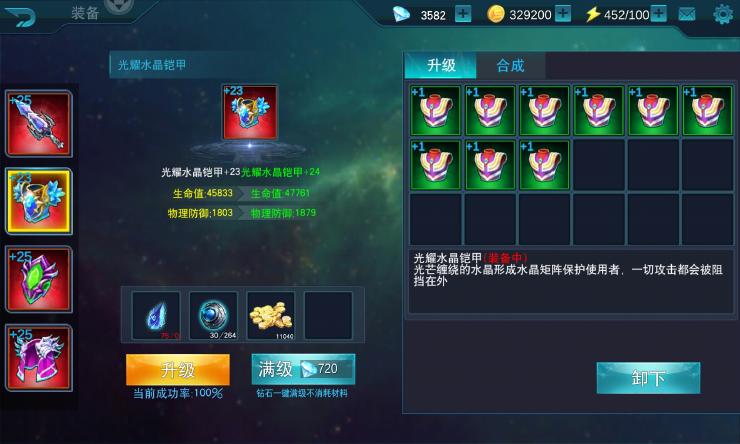
Task: Click the 满级 max-level diamond button
Action: [x=303, y=369]
